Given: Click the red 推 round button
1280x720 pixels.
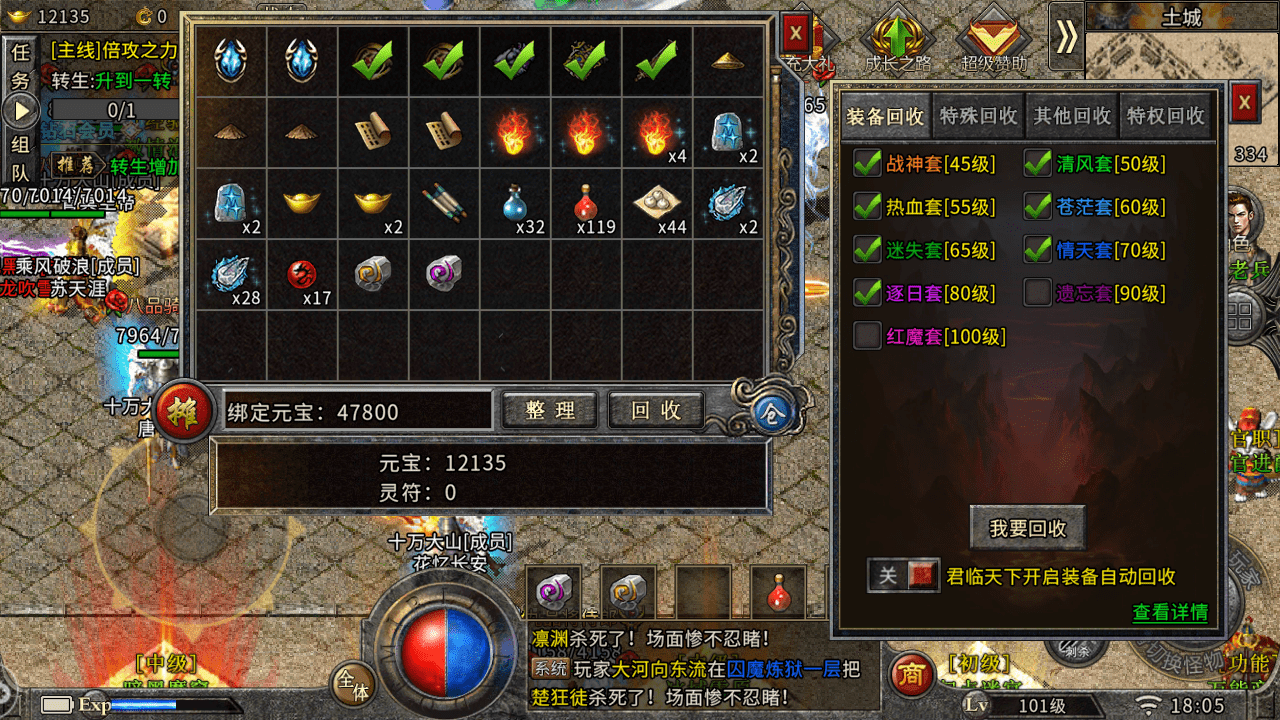Looking at the screenshot, I should click(x=186, y=412).
